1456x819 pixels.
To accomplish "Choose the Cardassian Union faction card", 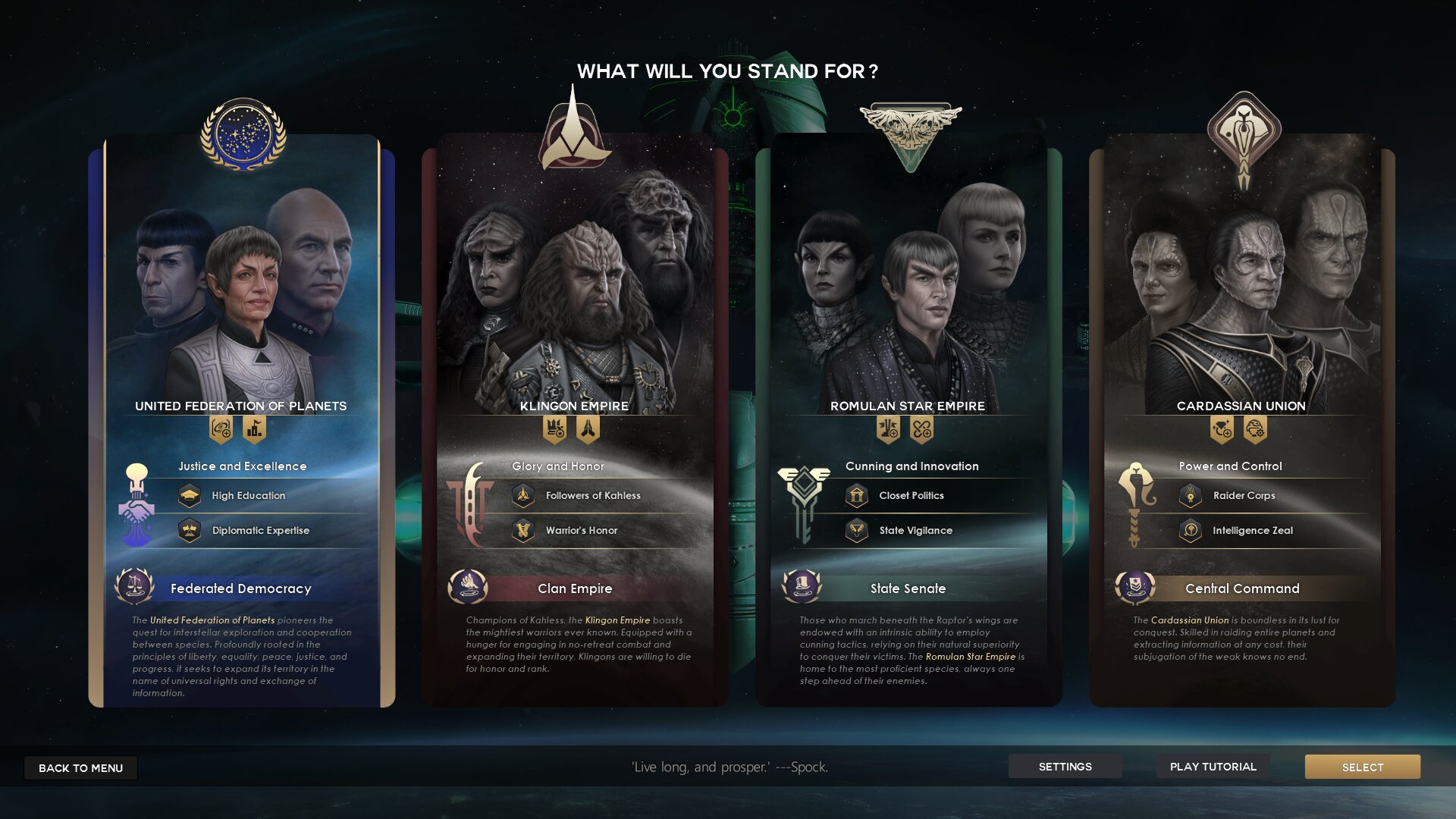I will pos(1241,303).
